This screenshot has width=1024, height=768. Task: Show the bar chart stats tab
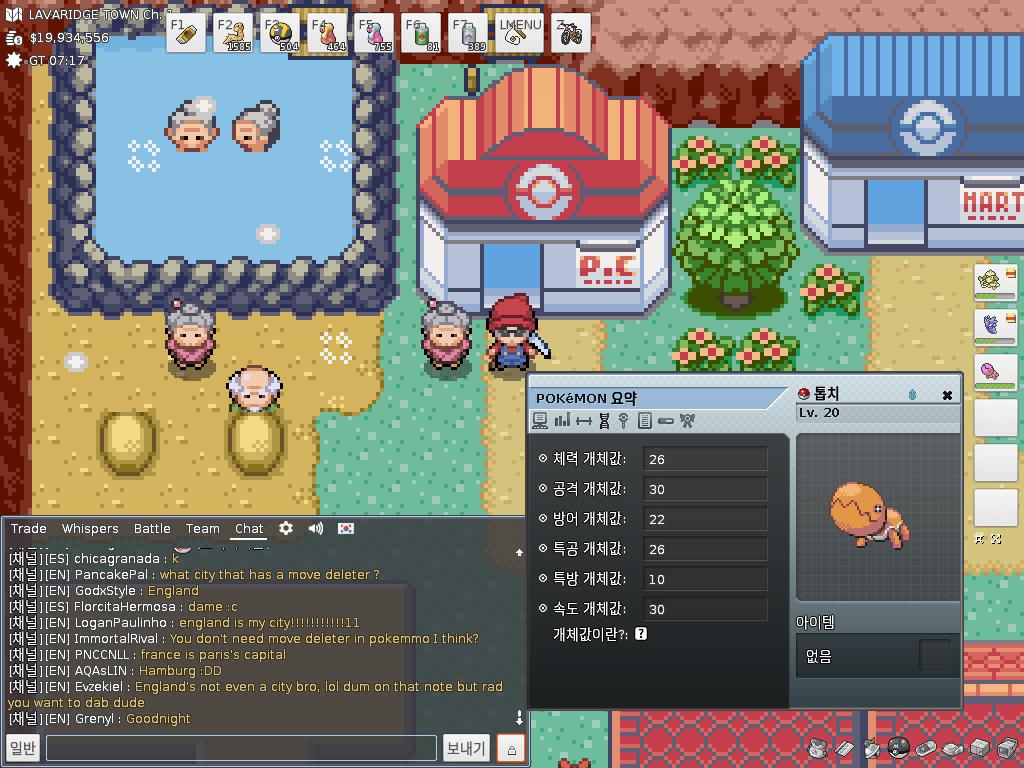tap(562, 421)
